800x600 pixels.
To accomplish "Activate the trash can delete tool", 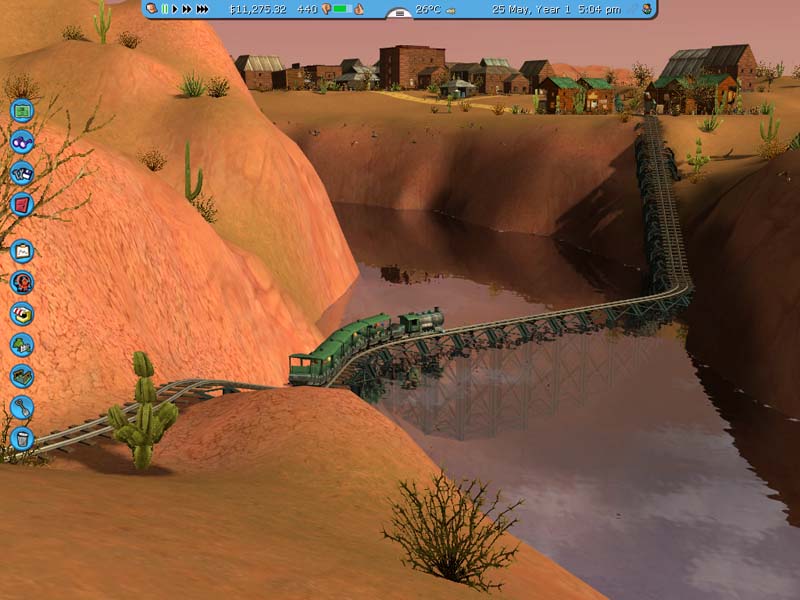I will tap(22, 438).
